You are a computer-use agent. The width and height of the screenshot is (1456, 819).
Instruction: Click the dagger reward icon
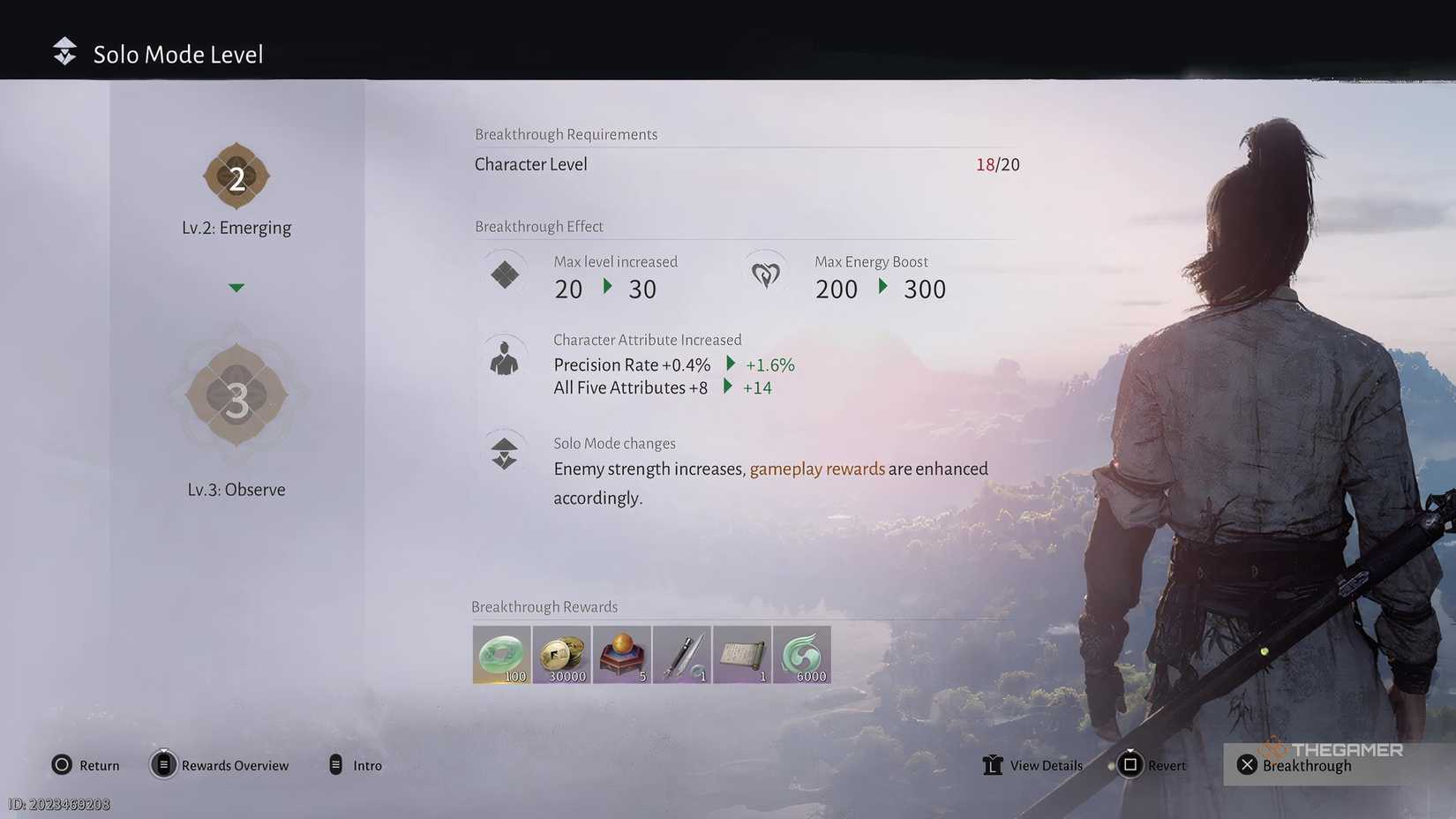pos(681,655)
